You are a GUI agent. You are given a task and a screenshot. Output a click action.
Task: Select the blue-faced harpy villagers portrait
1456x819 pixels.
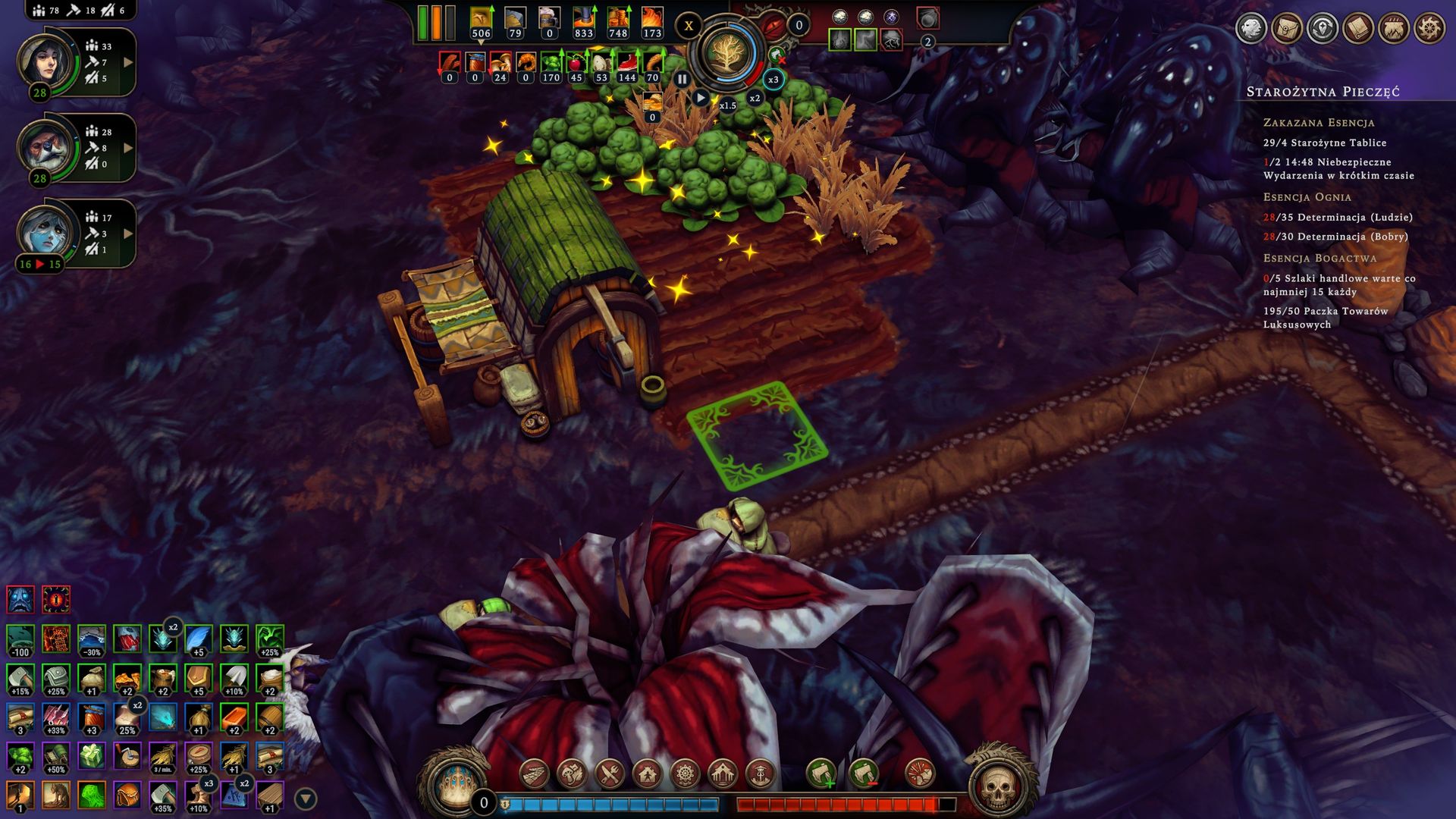coord(45,232)
